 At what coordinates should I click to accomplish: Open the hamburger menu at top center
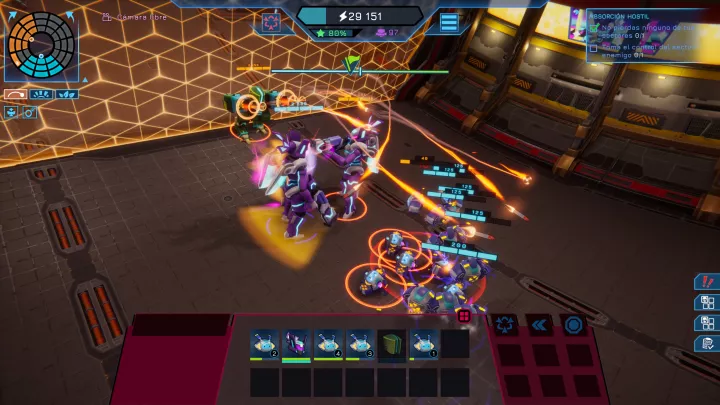click(449, 22)
